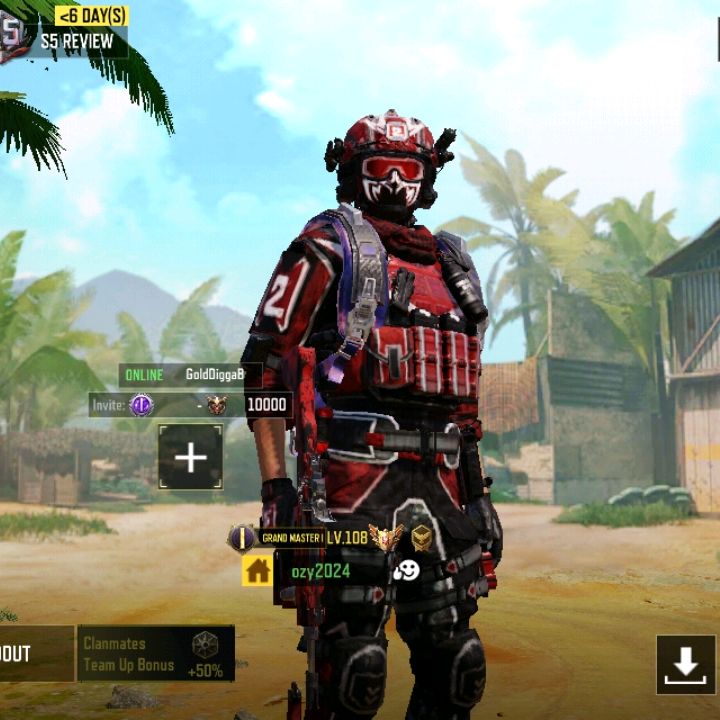Click the Invite rank requirement row
Screen dimensions: 720x720
pos(190,404)
